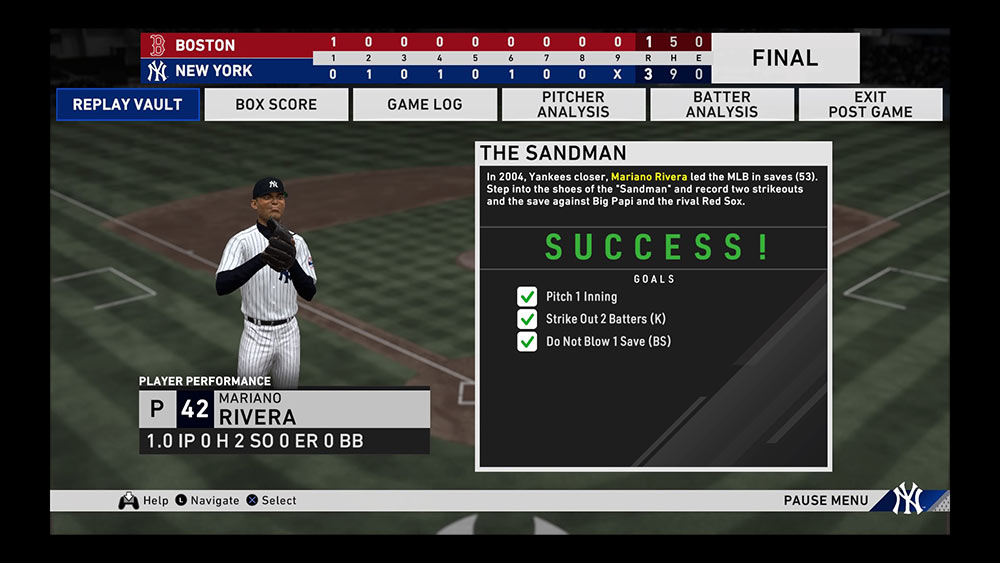Screen dimensions: 1000x563
Task: Select the Pause Menu label
Action: click(x=826, y=500)
